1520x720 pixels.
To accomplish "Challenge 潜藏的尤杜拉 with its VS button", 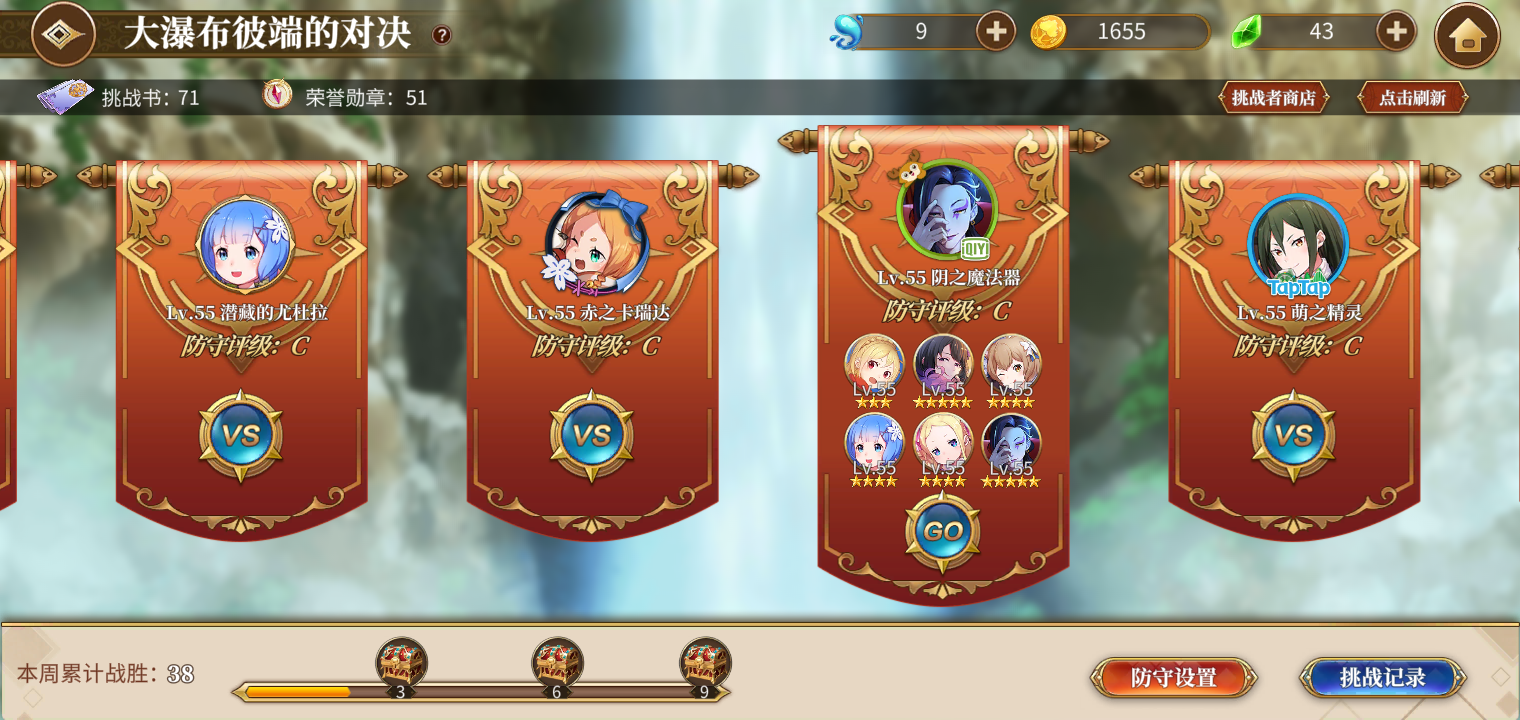I will pos(243,435).
